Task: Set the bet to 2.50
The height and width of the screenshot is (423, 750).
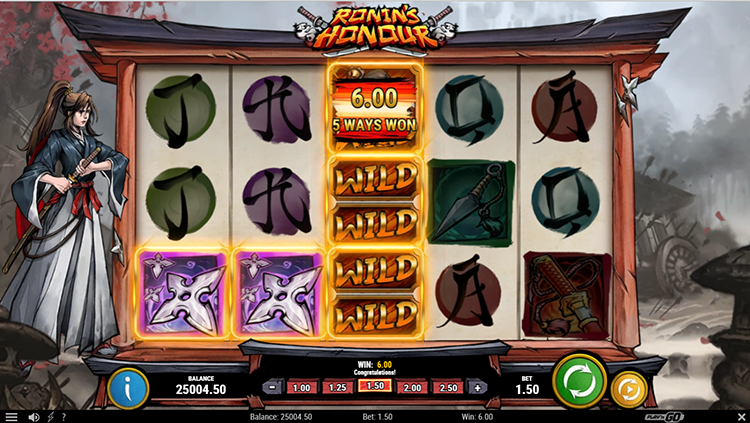Action: point(448,387)
